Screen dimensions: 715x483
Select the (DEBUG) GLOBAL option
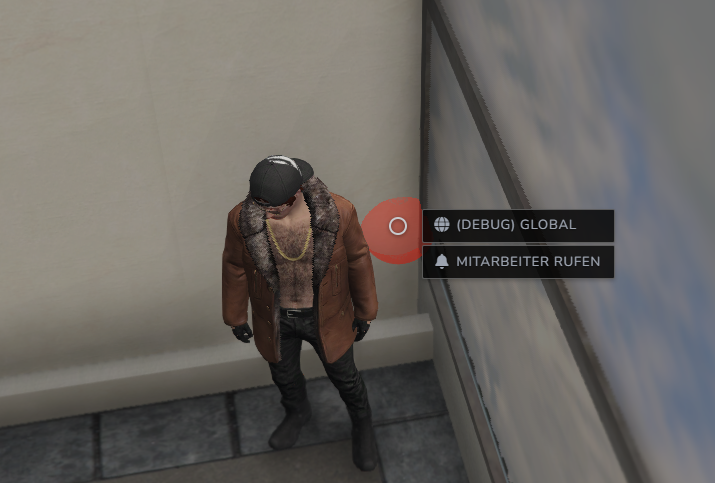(517, 225)
